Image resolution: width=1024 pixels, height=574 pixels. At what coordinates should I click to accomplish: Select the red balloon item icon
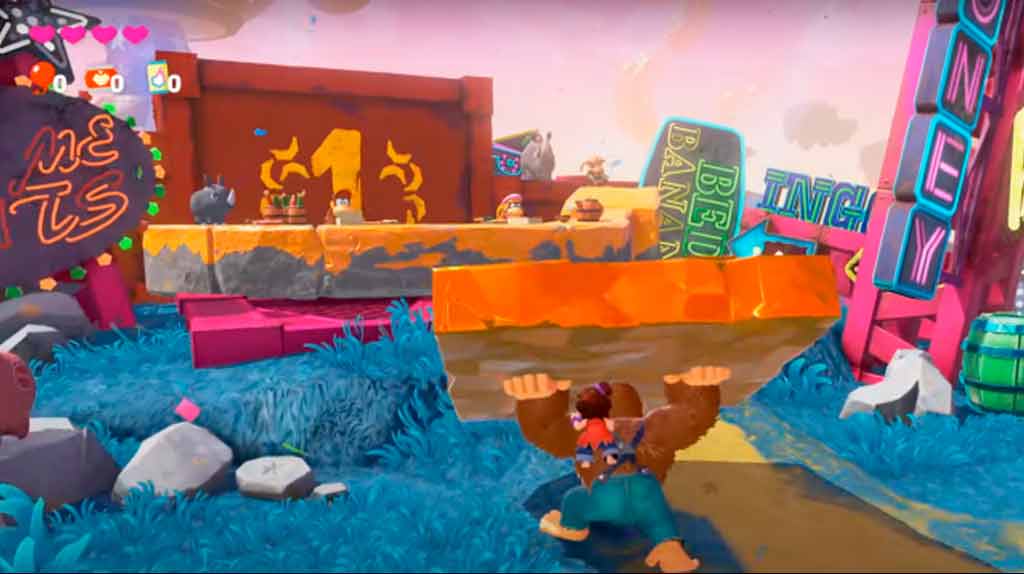click(x=41, y=77)
